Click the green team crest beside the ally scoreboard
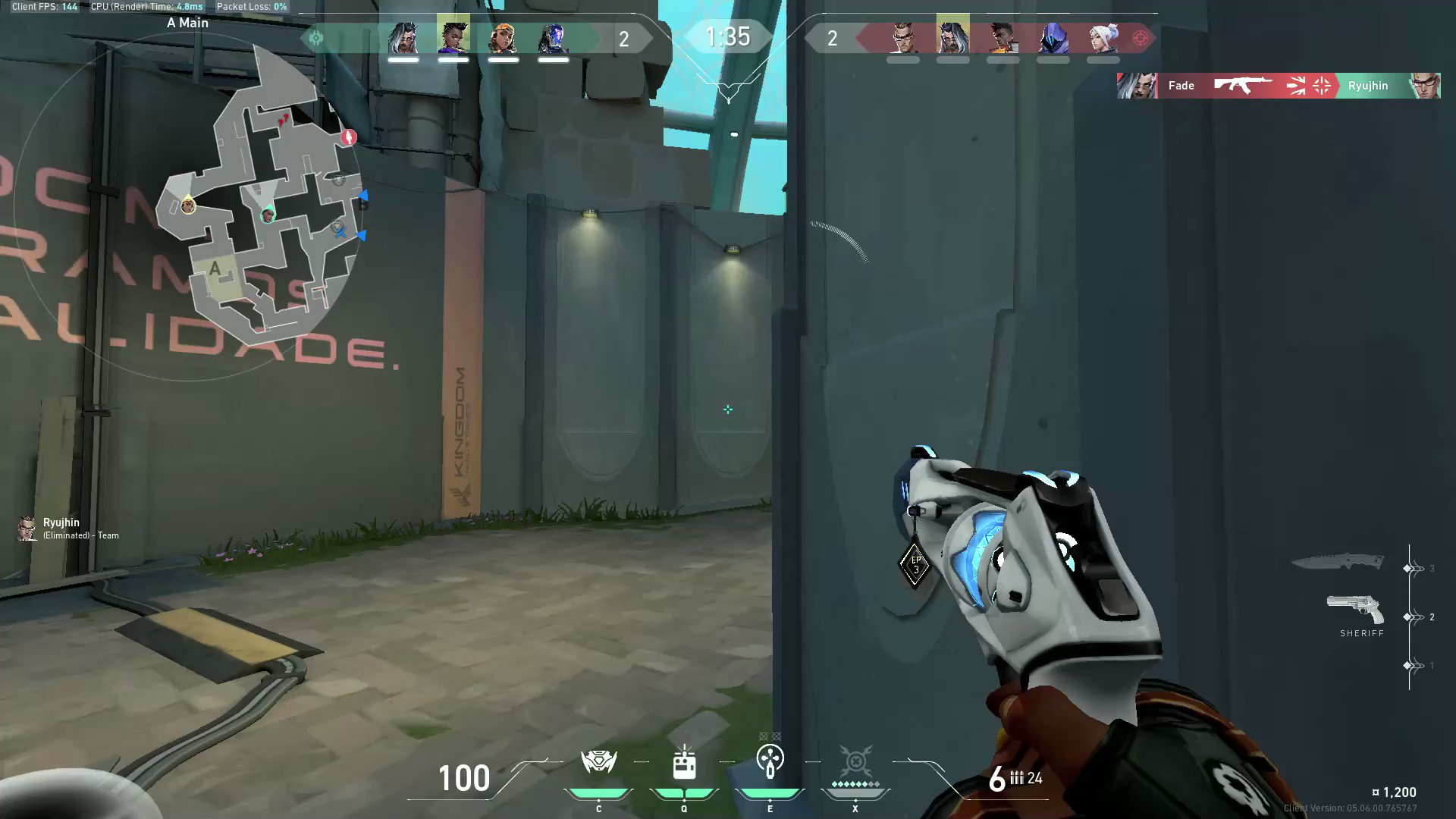Image resolution: width=1456 pixels, height=819 pixels. point(317,38)
